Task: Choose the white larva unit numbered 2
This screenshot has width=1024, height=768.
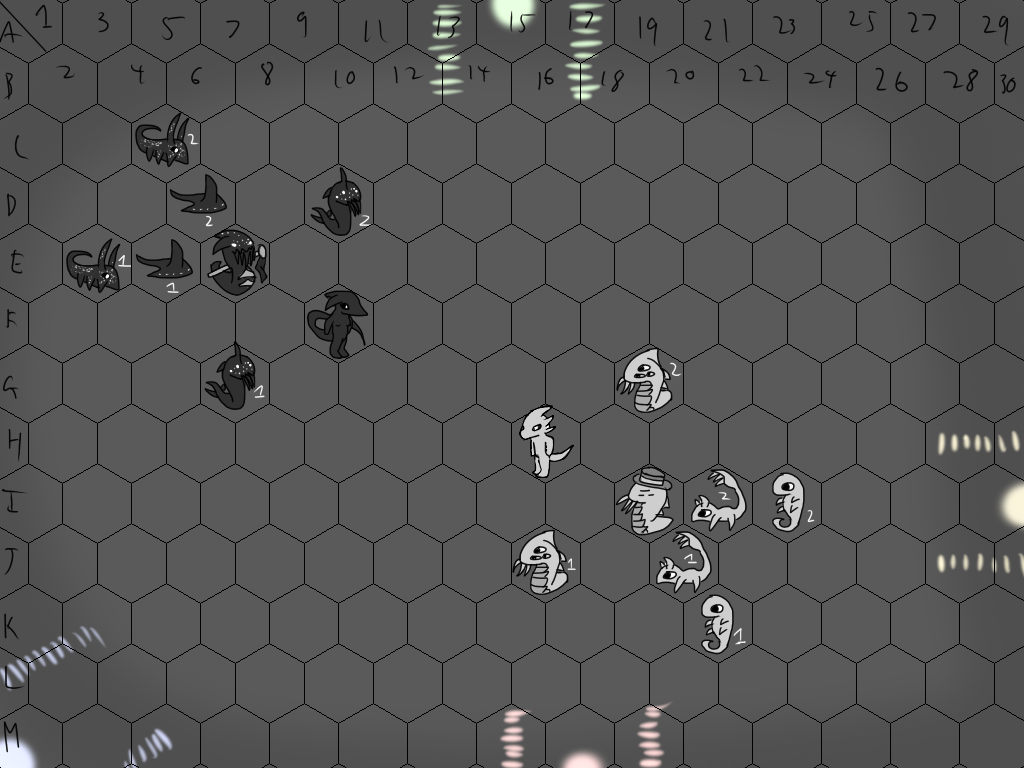Action: coord(788,502)
